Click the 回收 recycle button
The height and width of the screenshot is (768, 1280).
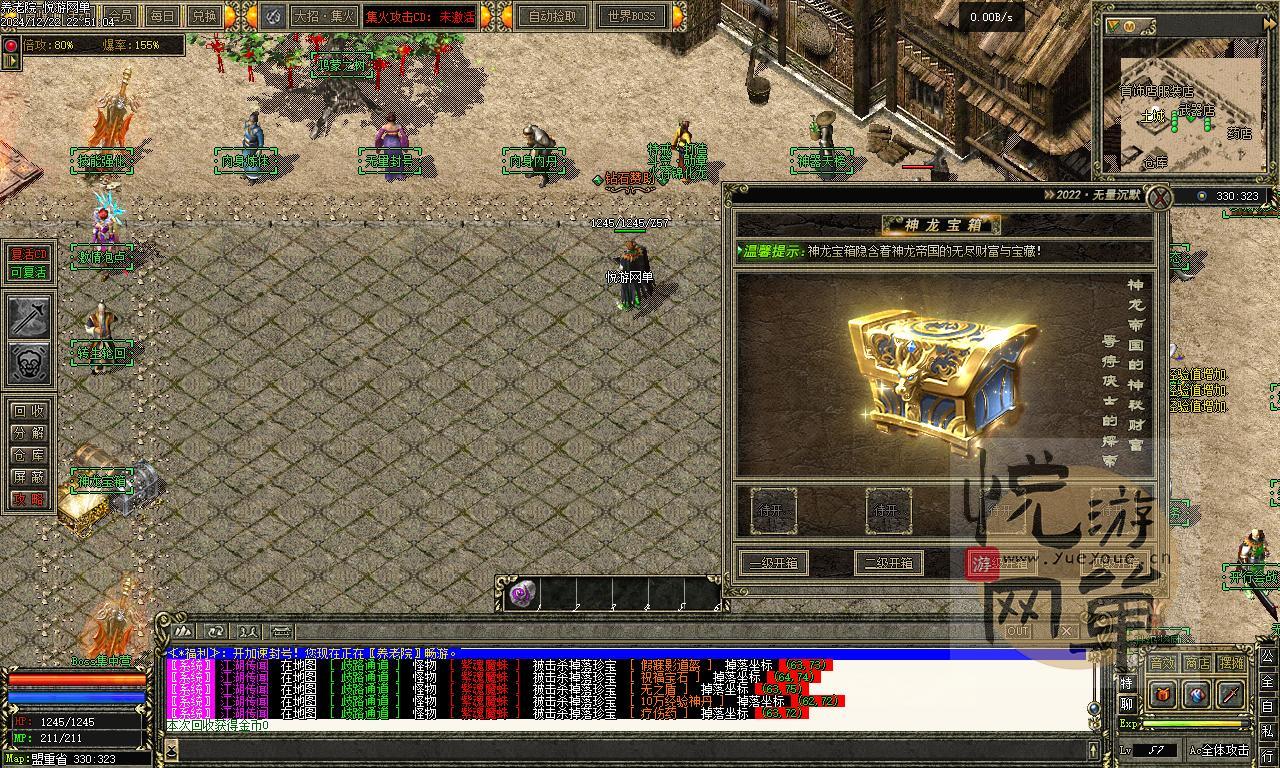click(x=28, y=411)
